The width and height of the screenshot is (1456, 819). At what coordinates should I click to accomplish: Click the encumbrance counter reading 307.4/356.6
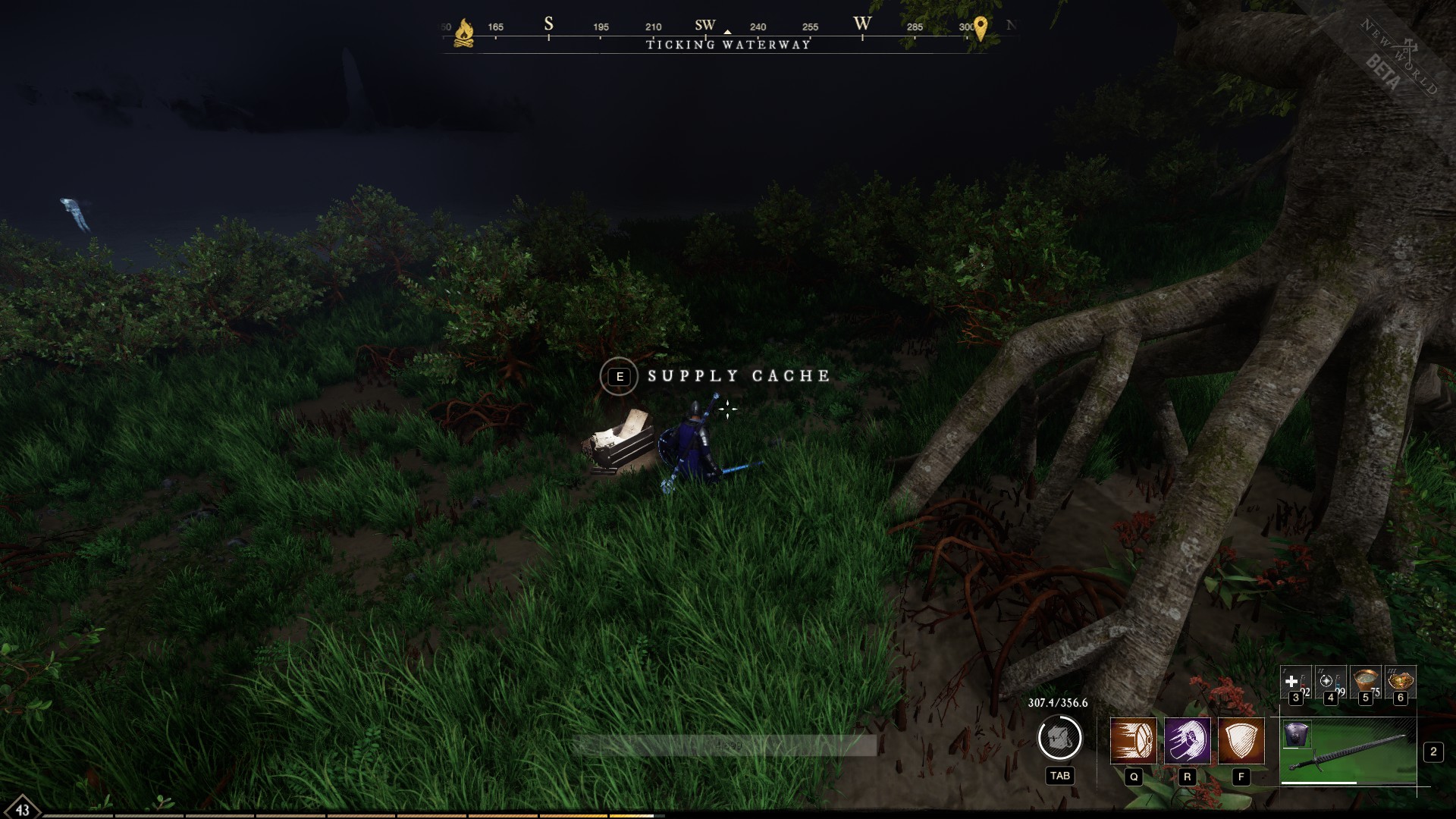pos(1057,703)
